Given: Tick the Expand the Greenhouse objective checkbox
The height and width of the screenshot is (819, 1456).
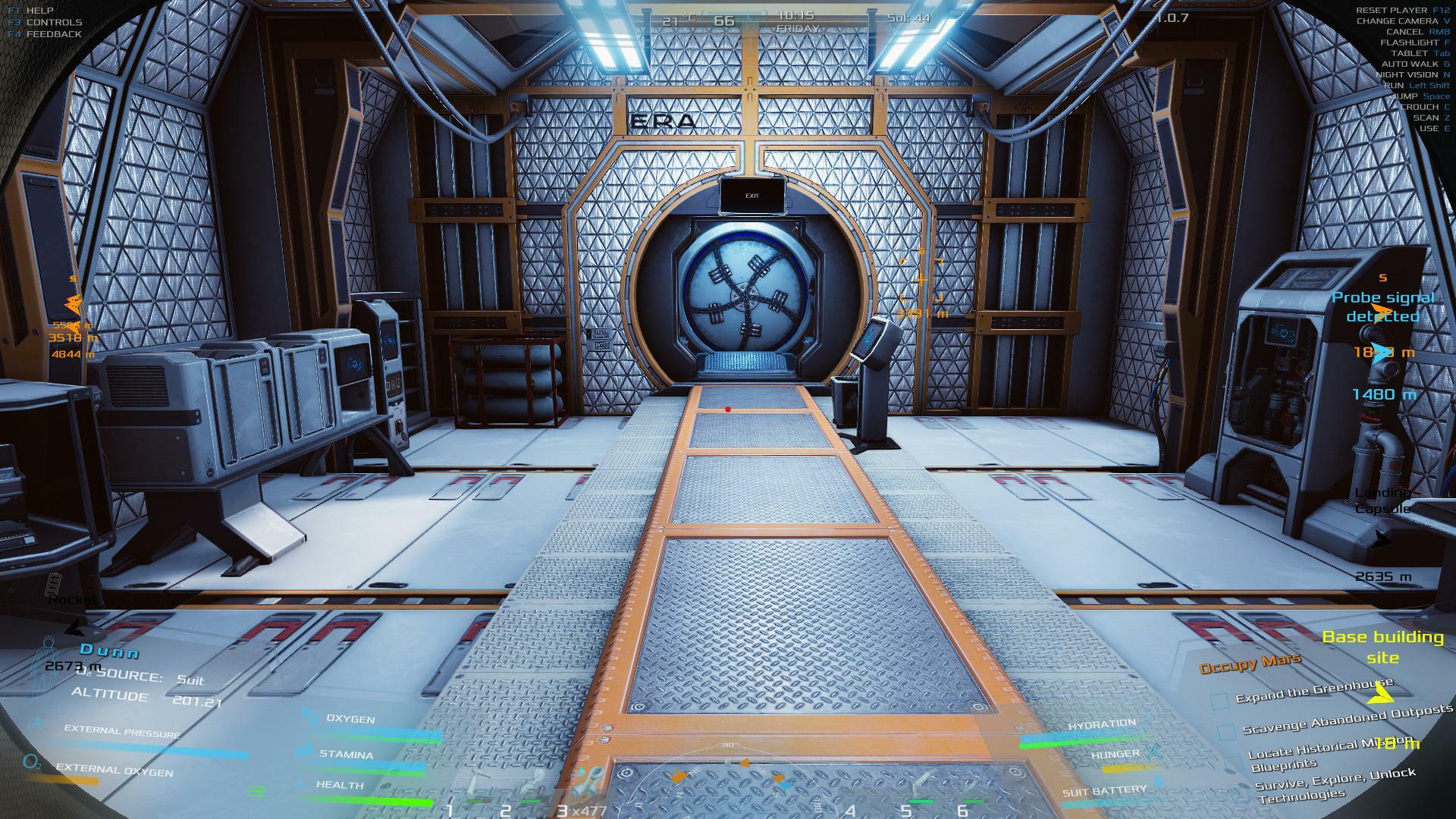Looking at the screenshot, I should [x=1219, y=701].
